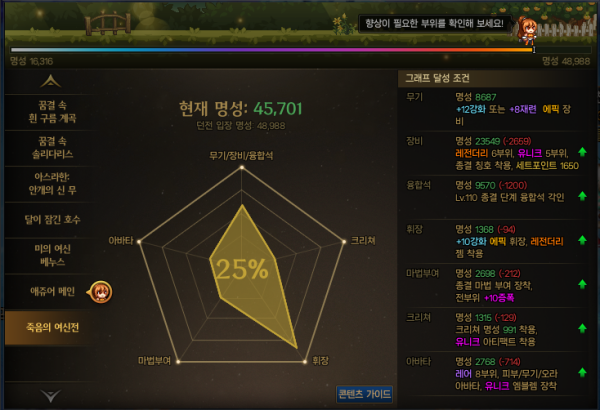The width and height of the screenshot is (600, 410).
Task: Click the 장비 row's green upgrade arrow
Action: click(x=582, y=152)
